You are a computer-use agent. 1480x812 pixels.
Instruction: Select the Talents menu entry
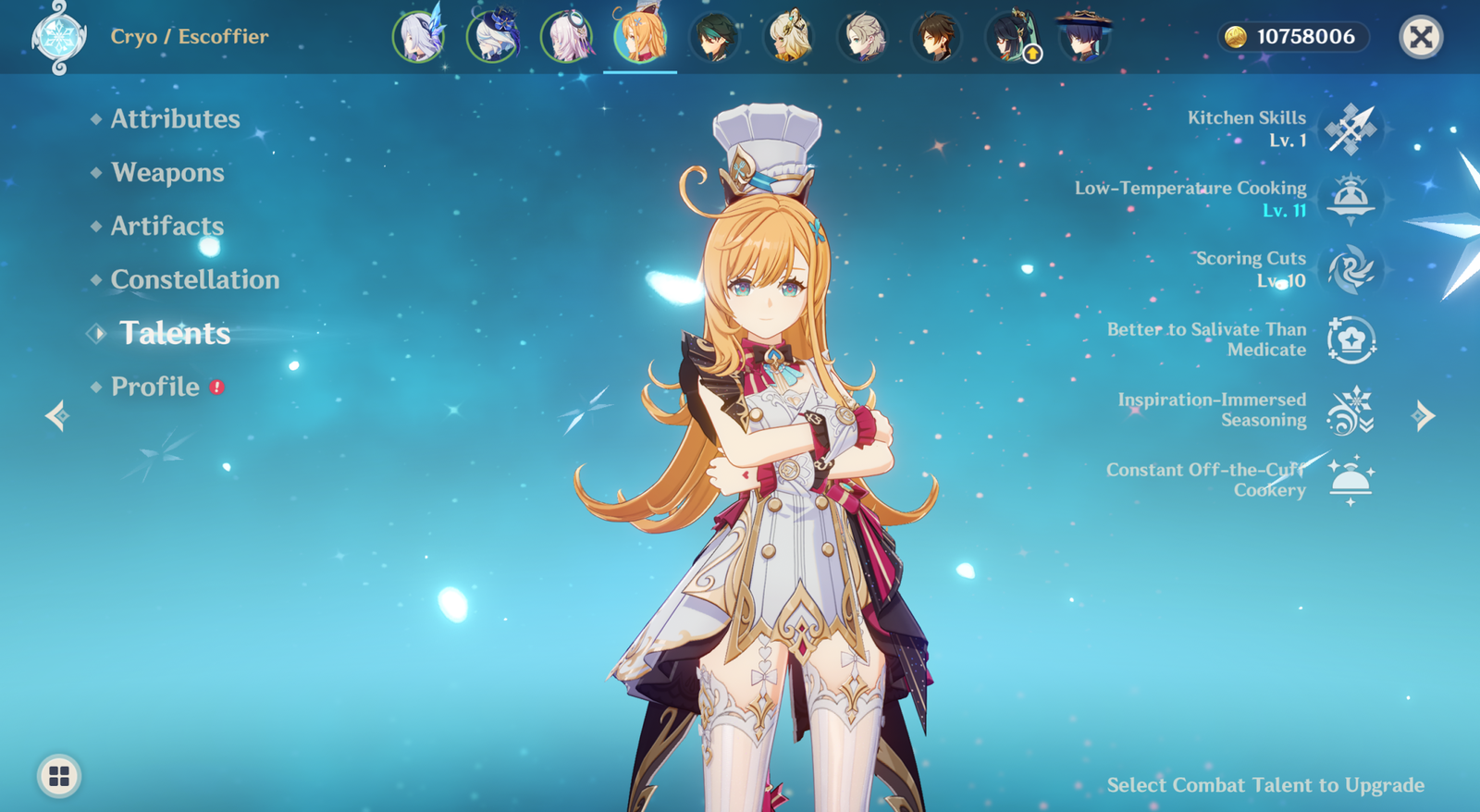pos(175,333)
